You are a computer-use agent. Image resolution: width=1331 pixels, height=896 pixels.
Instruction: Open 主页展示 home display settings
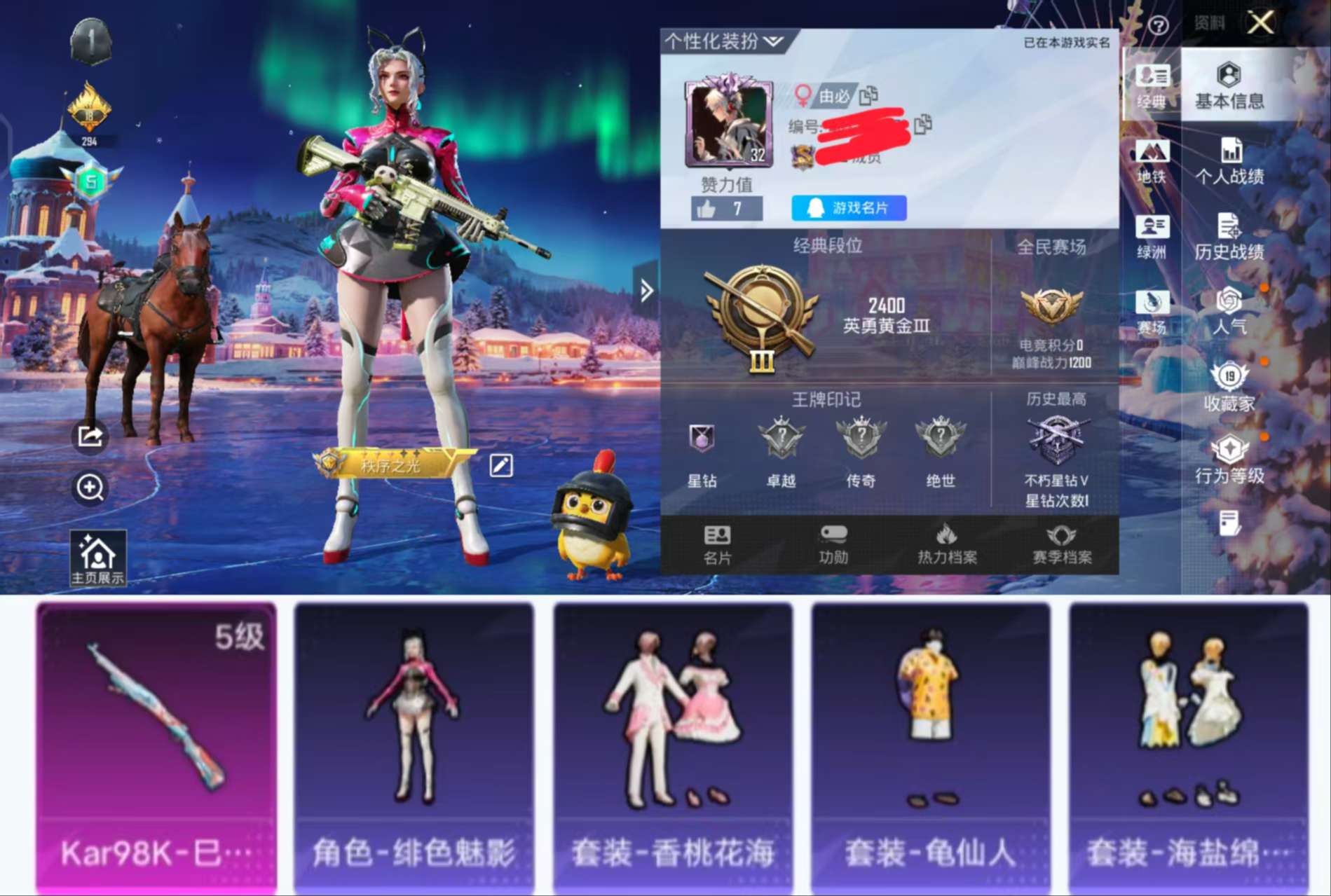[97, 557]
